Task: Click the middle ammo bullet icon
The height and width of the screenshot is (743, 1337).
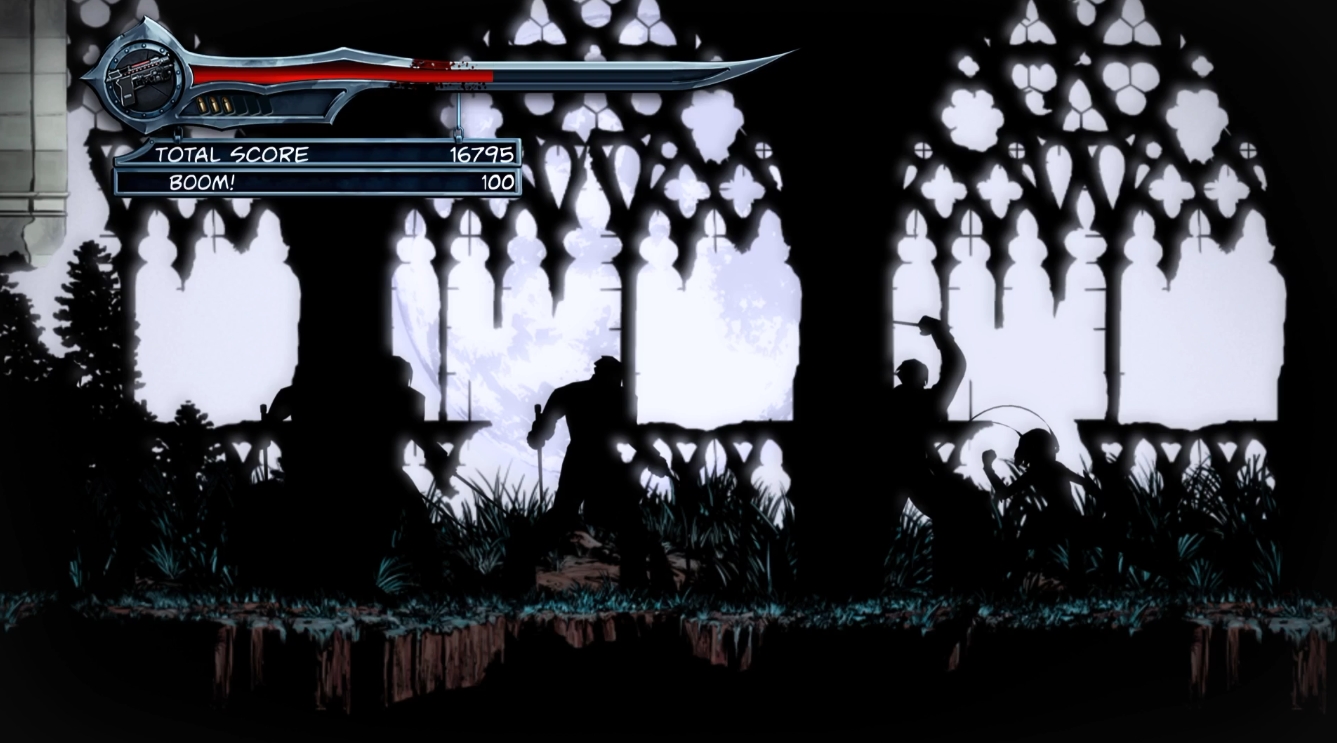Action: tap(214, 104)
